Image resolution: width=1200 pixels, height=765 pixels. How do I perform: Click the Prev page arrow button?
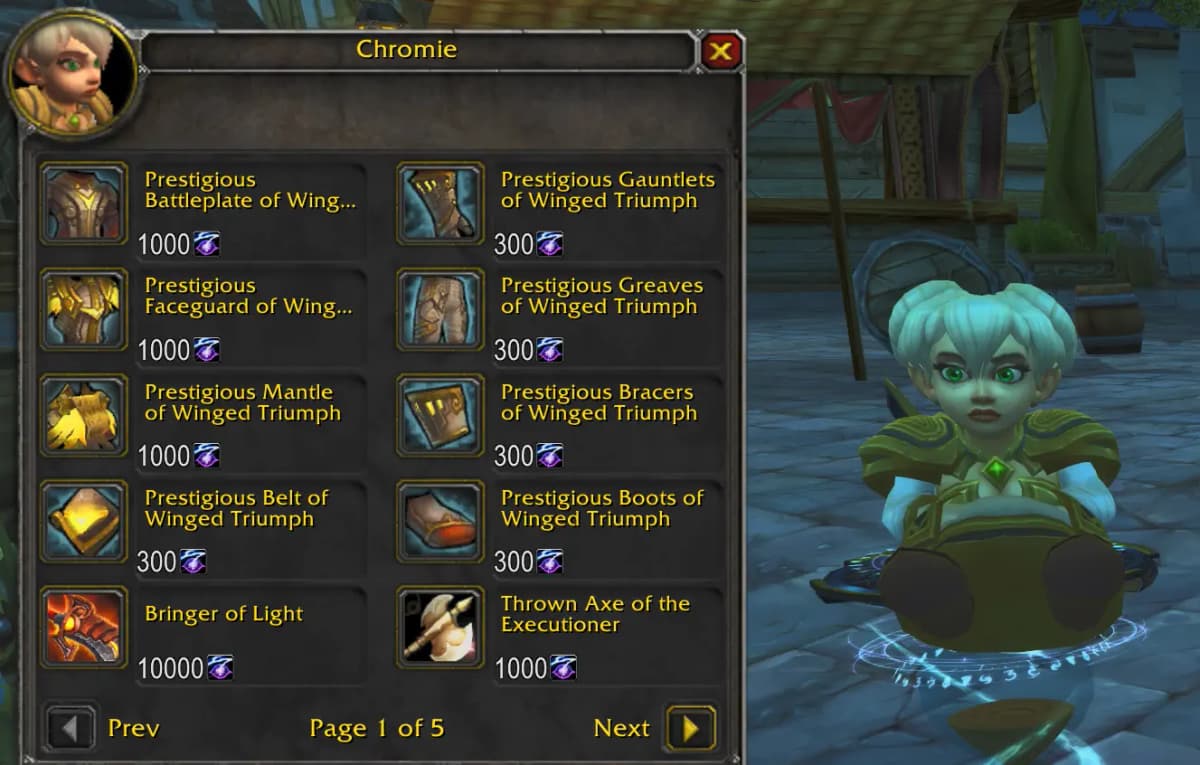point(70,728)
